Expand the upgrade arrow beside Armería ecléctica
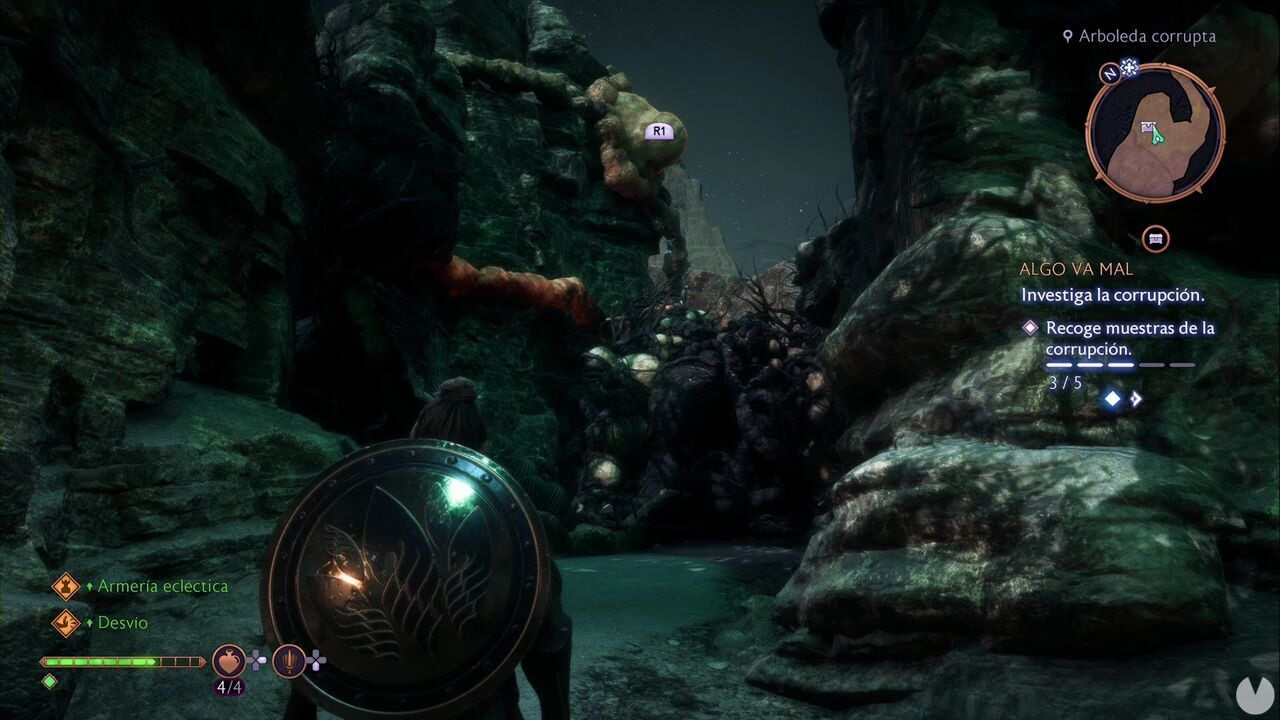The width and height of the screenshot is (1280, 720). 90,586
